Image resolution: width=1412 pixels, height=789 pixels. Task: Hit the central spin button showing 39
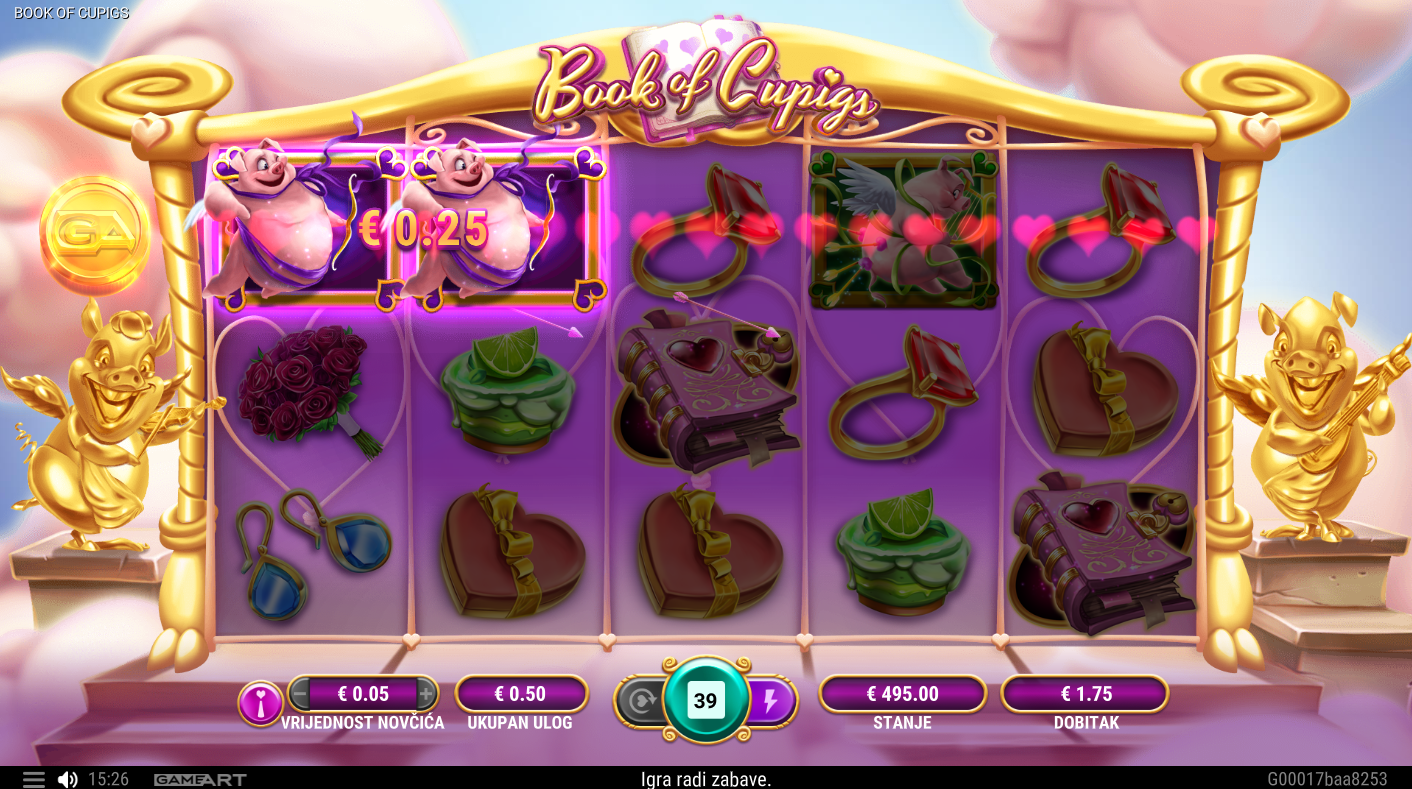pyautogui.click(x=706, y=700)
